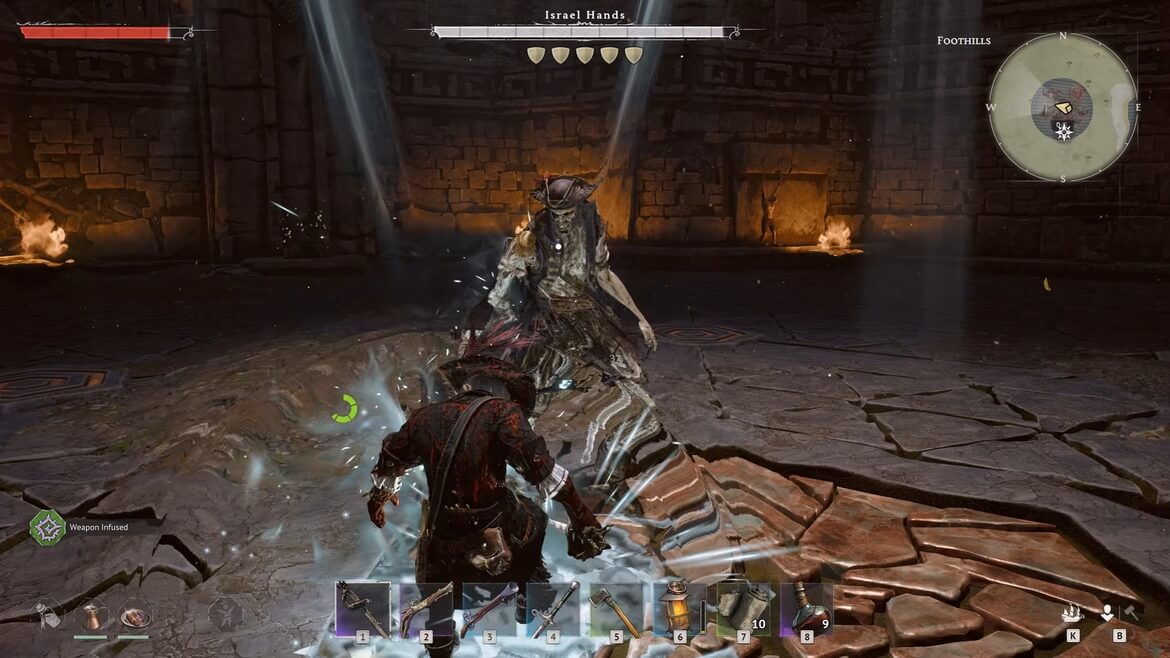This screenshot has width=1170, height=658.
Task: Click the white compass star marker on minimap
Action: (1064, 132)
